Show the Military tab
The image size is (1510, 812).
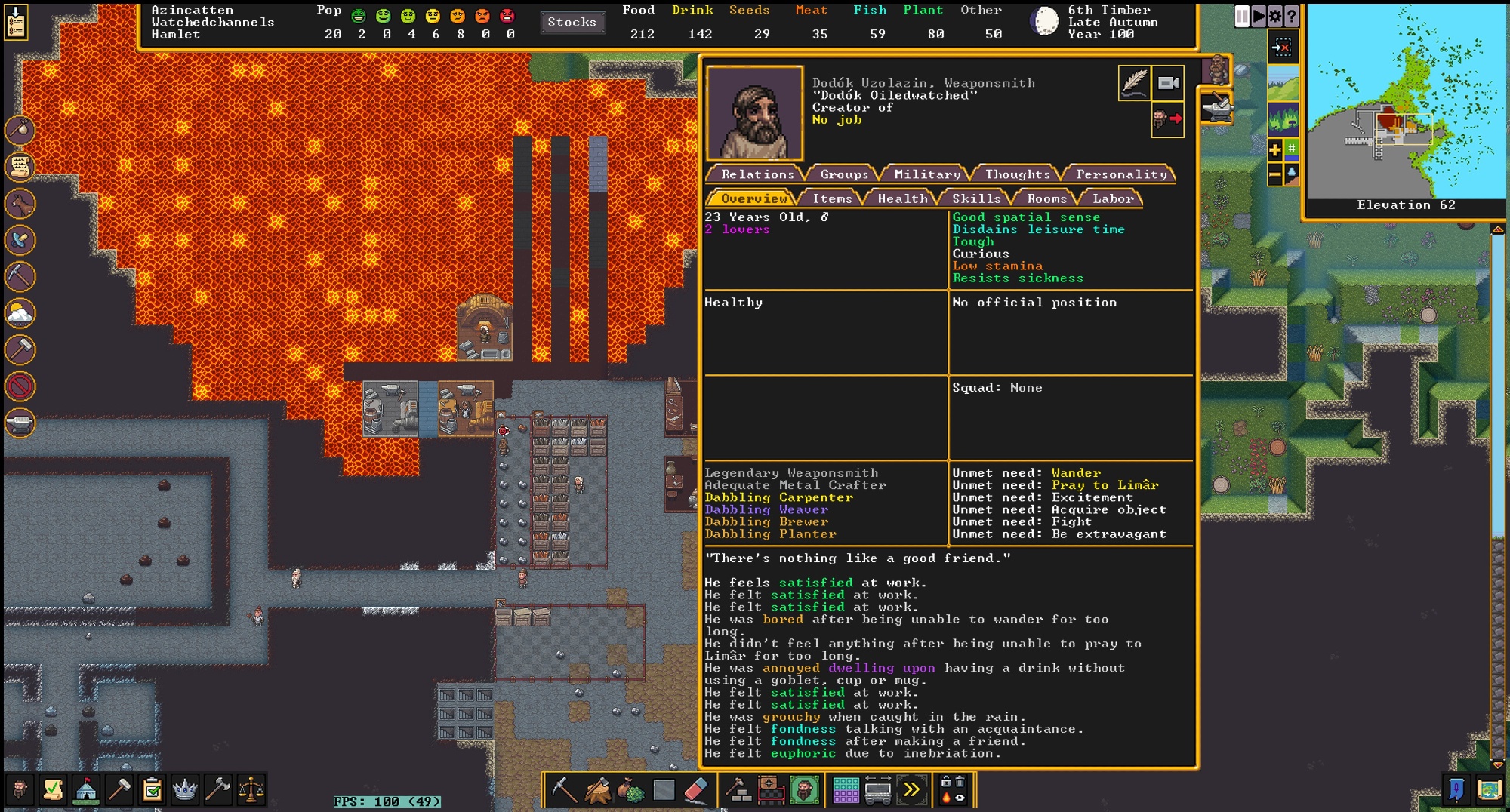926,174
